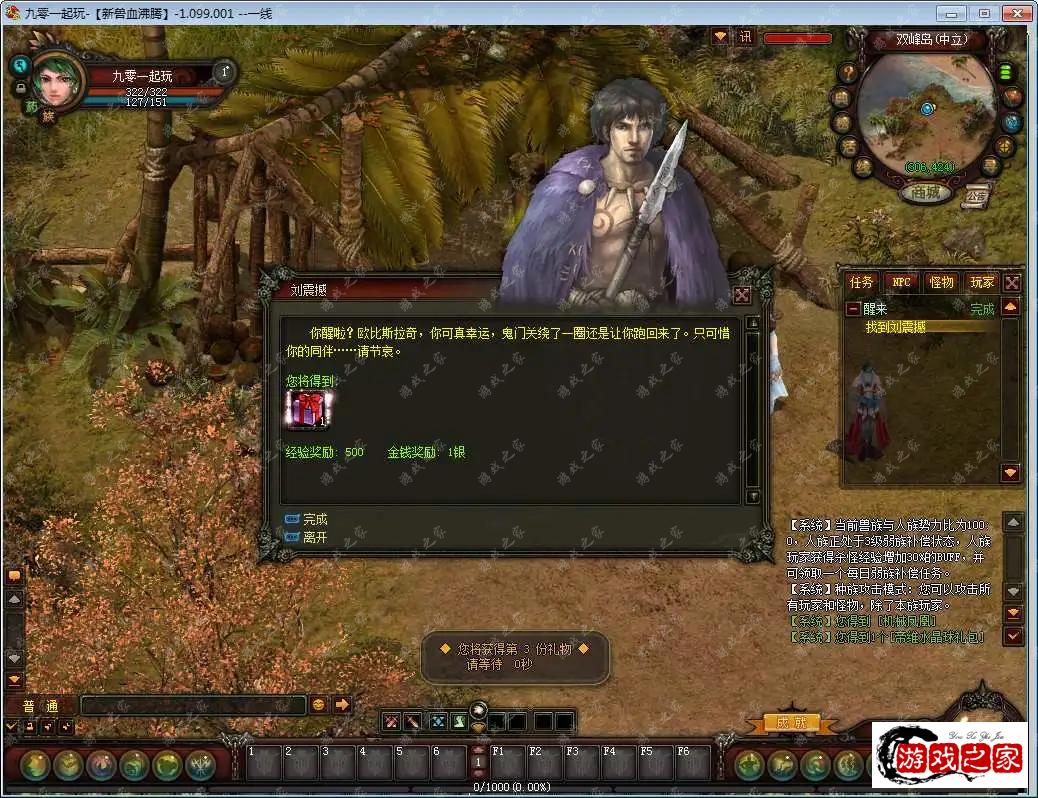The image size is (1038, 798).
Task: Click the chat text input box
Action: (x=192, y=705)
